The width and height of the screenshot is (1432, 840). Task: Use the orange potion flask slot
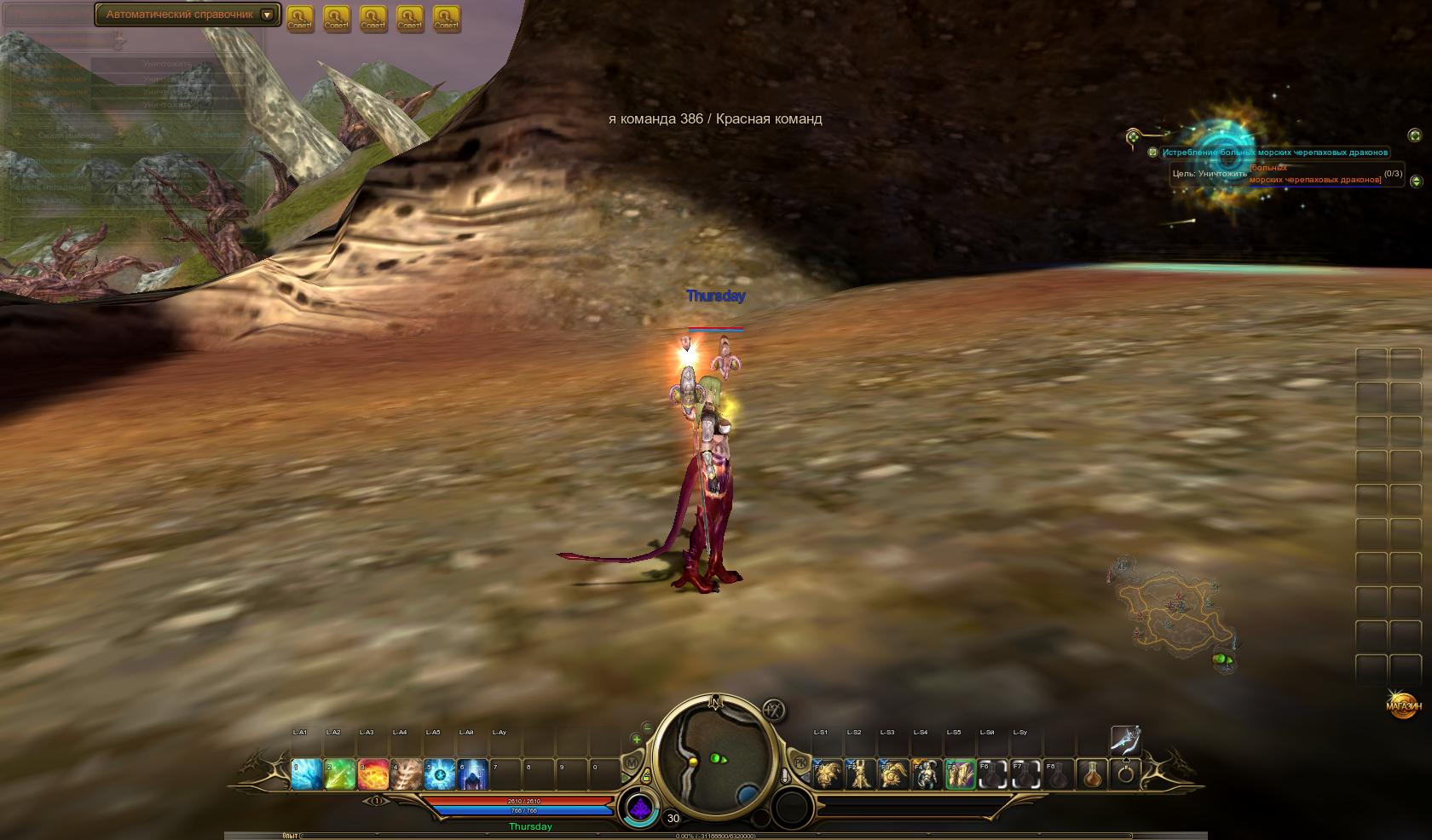pos(1092,774)
